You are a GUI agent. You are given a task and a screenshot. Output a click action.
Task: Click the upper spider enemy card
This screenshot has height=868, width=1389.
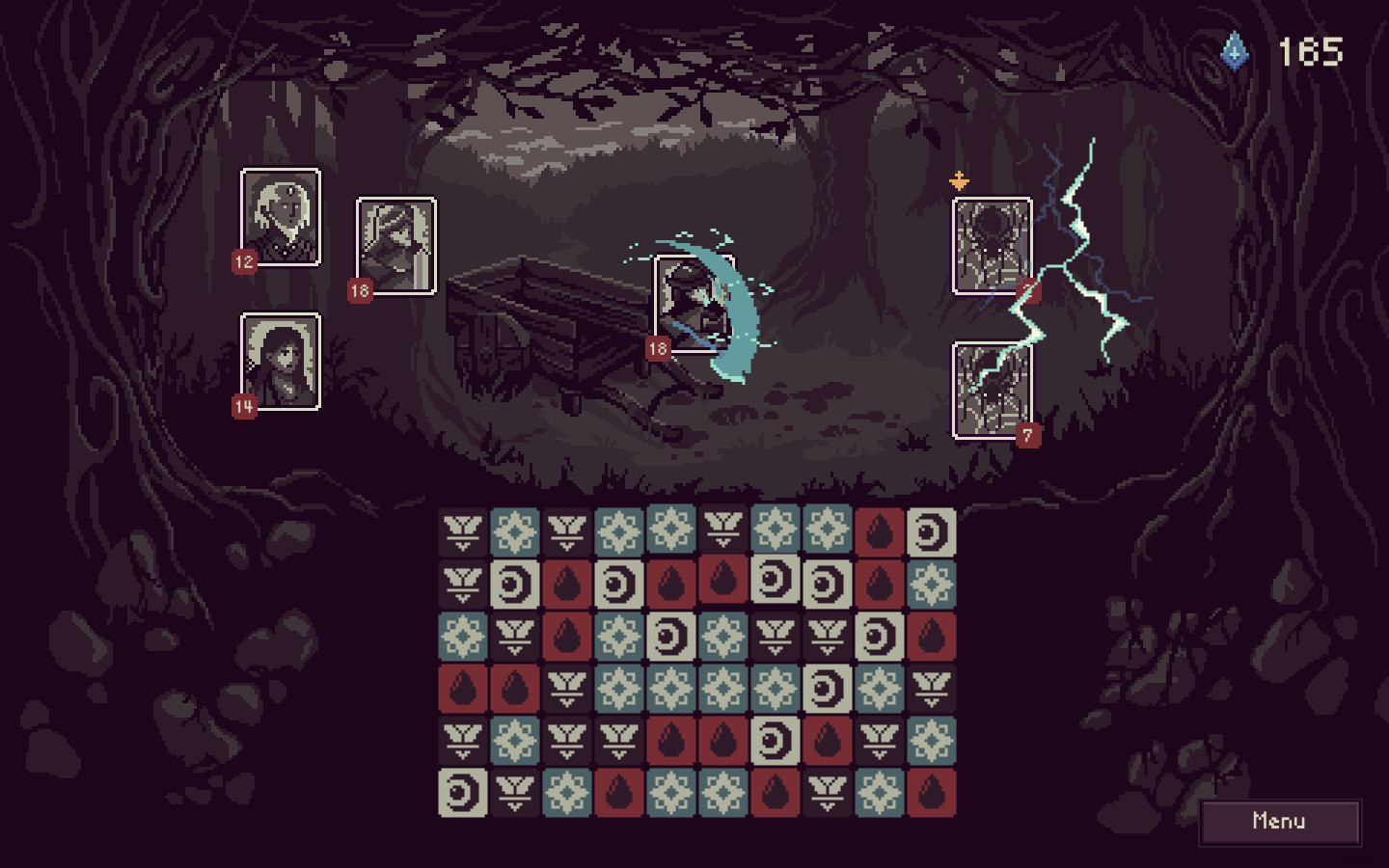click(991, 243)
